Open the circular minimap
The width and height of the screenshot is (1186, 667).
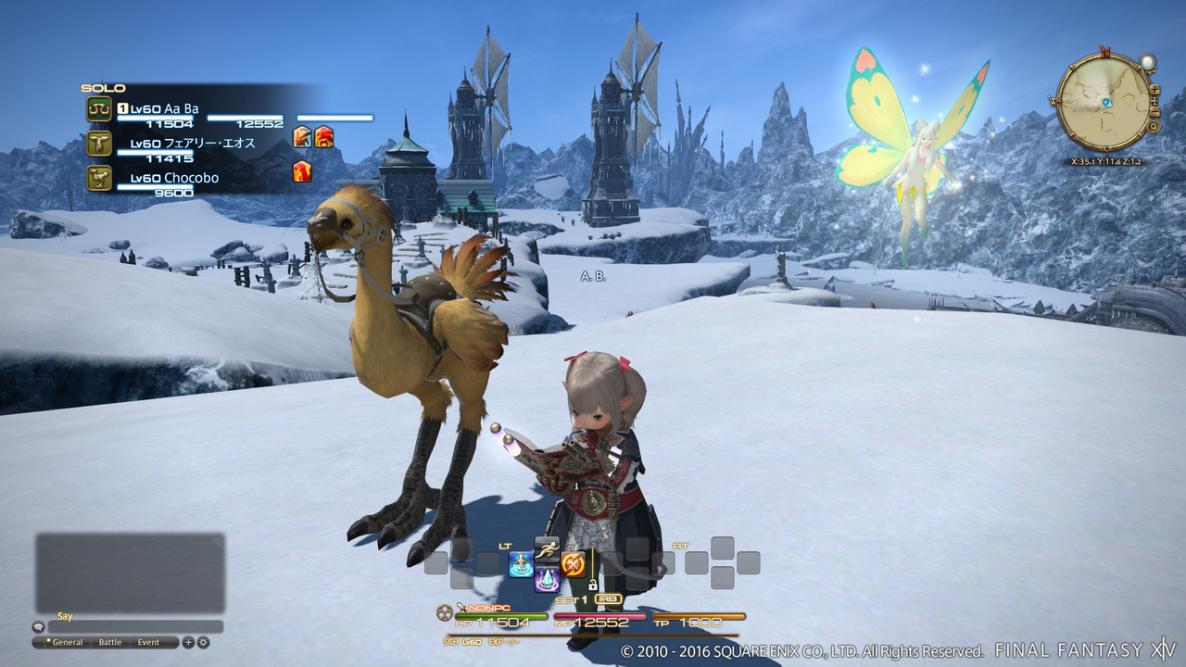pyautogui.click(x=1103, y=101)
